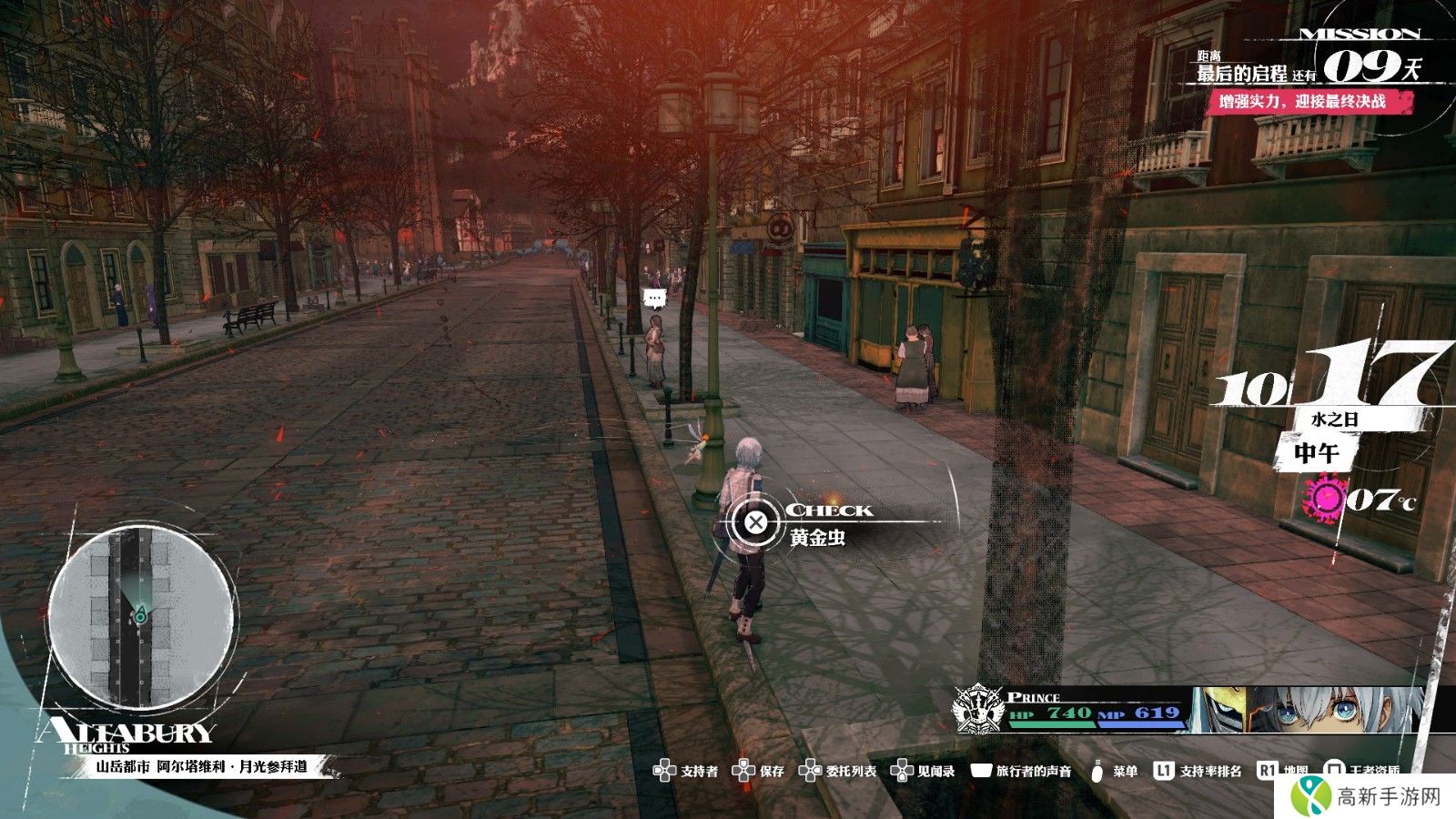This screenshot has width=1456, height=819.
Task: Open the 见闻录 journal
Action: (x=923, y=771)
